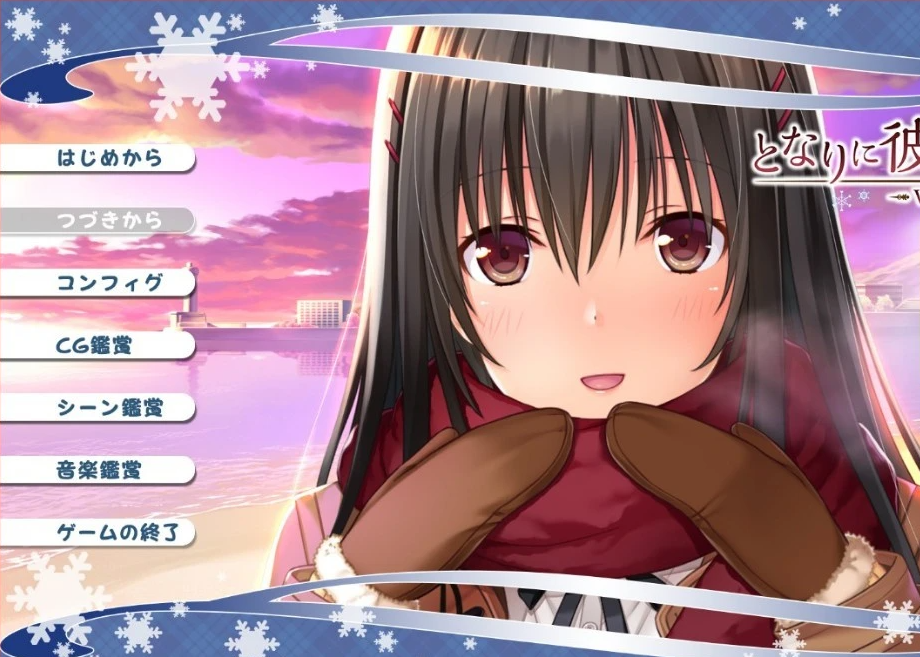The width and height of the screenshot is (920, 657).
Task: Select シーン鑑賞 scene viewer
Action: click(109, 408)
